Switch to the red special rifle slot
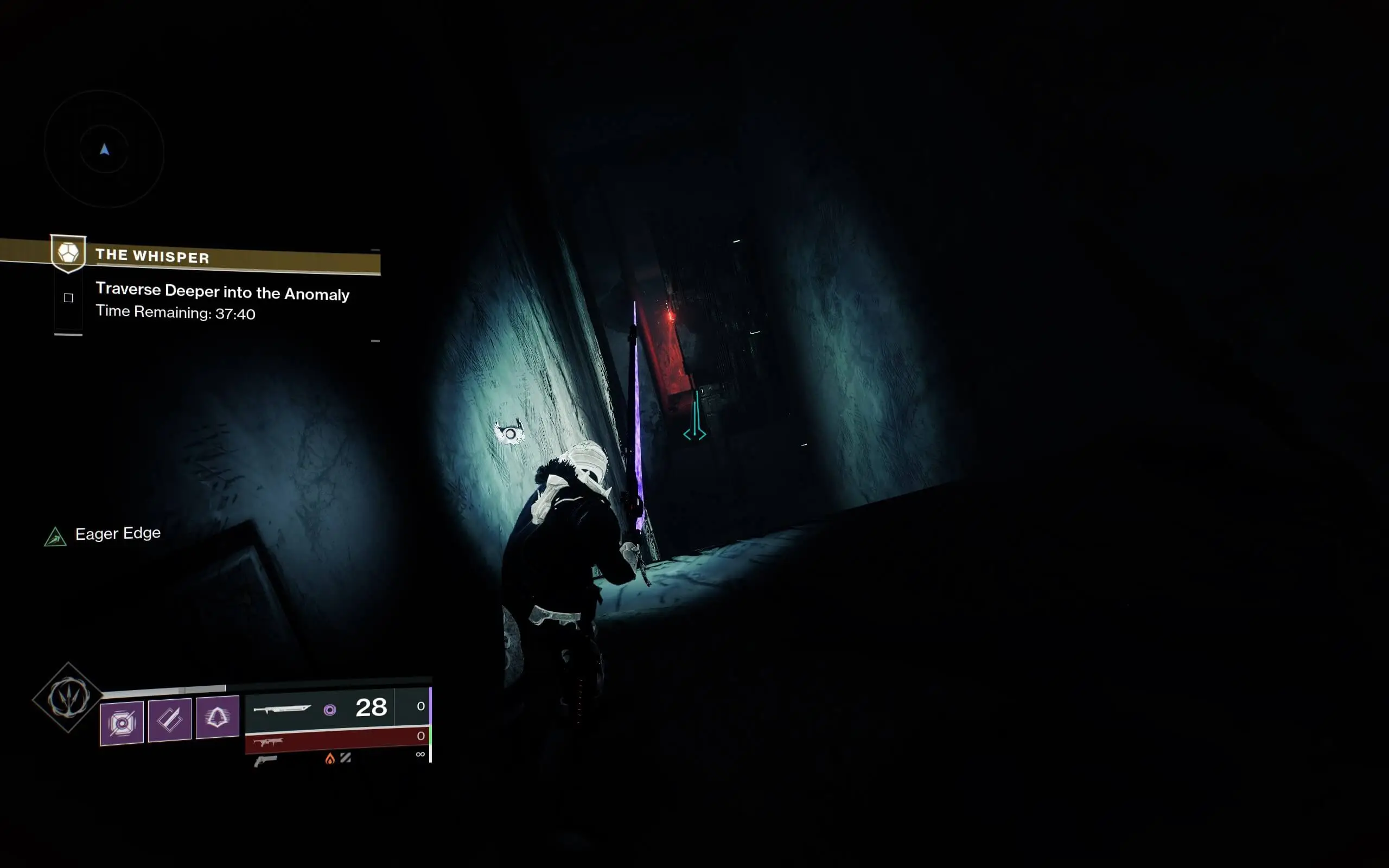The image size is (1389, 868). click(x=336, y=741)
